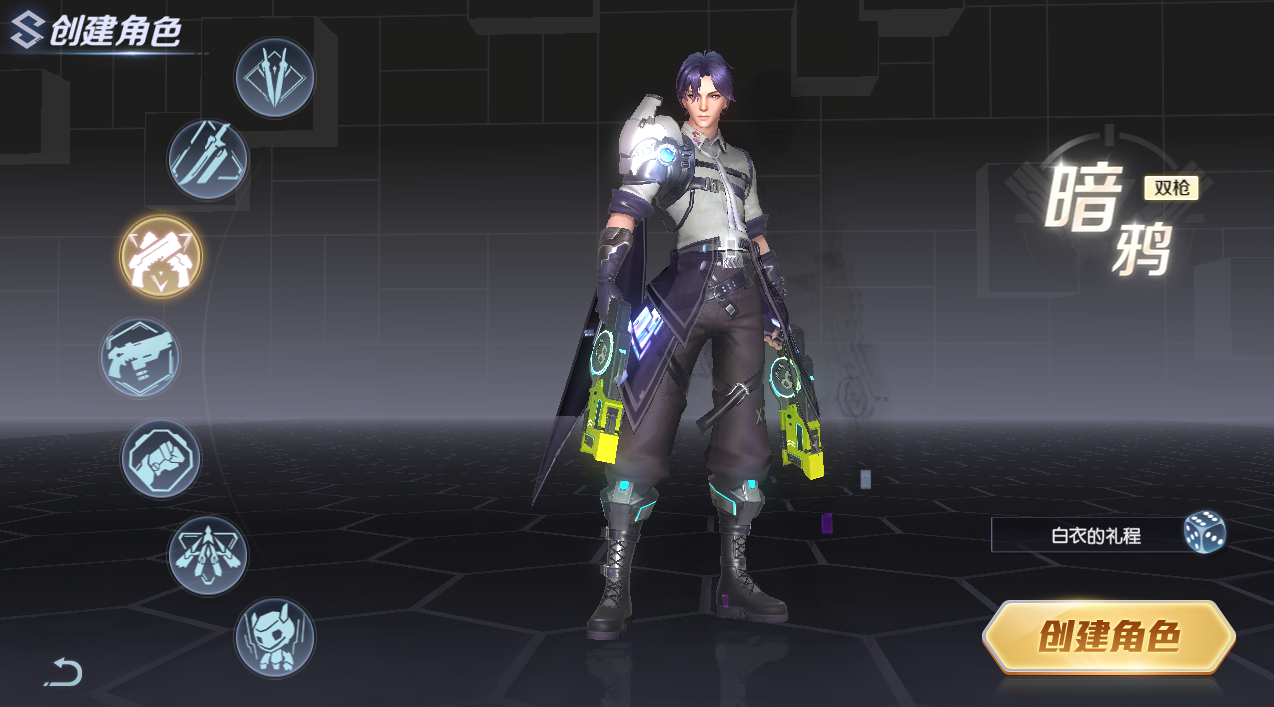The height and width of the screenshot is (707, 1274).
Task: Pick the highlighted dual guns class
Action: [x=161, y=257]
